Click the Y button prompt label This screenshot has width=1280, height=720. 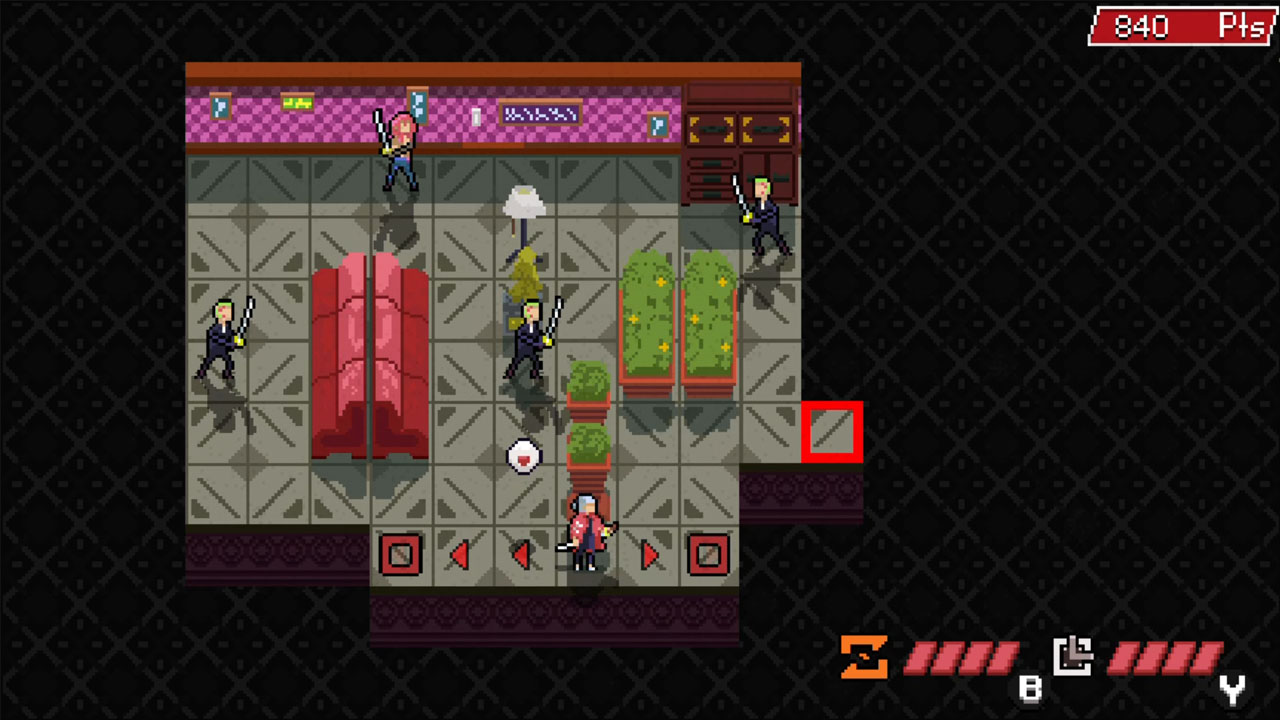(1232, 689)
